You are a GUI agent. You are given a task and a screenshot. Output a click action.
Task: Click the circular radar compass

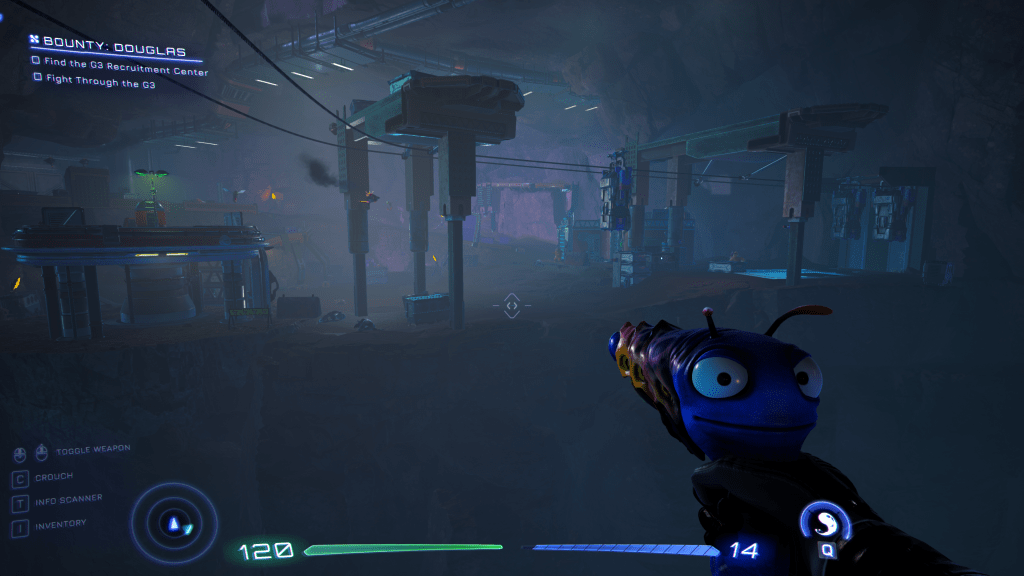pyautogui.click(x=175, y=520)
